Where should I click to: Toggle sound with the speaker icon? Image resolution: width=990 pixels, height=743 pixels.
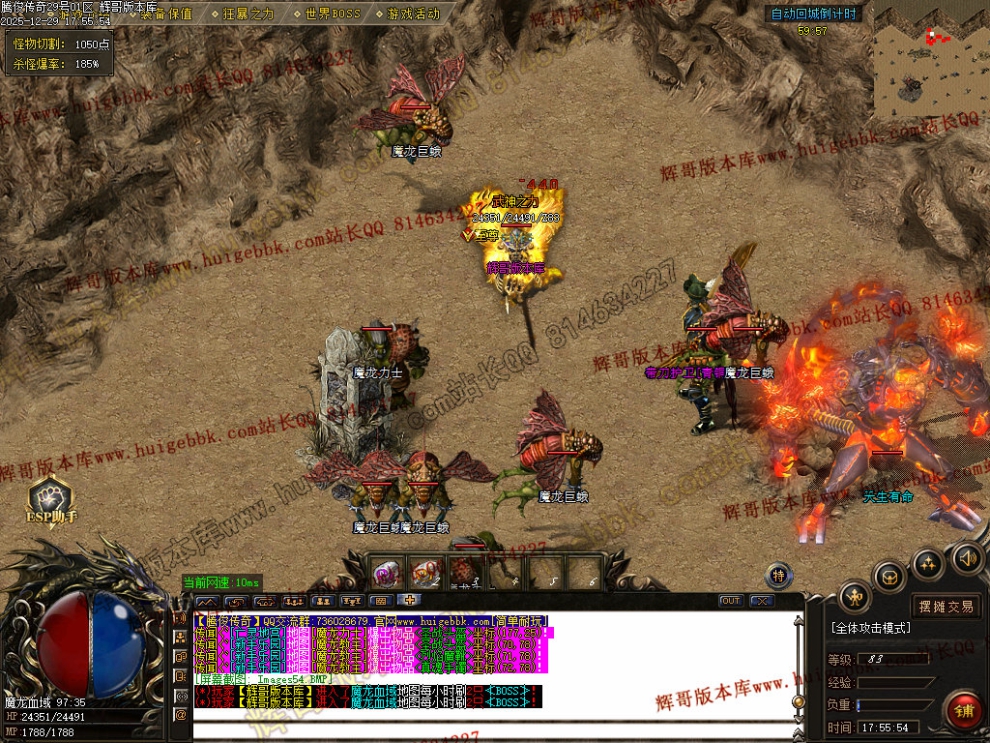pos(966,558)
